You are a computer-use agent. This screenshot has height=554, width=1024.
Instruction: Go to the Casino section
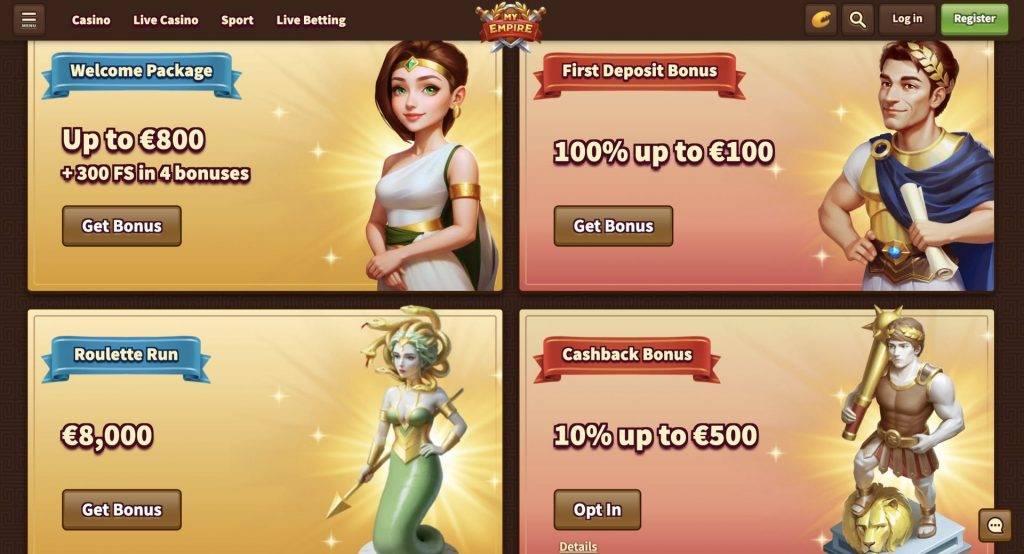click(x=91, y=20)
